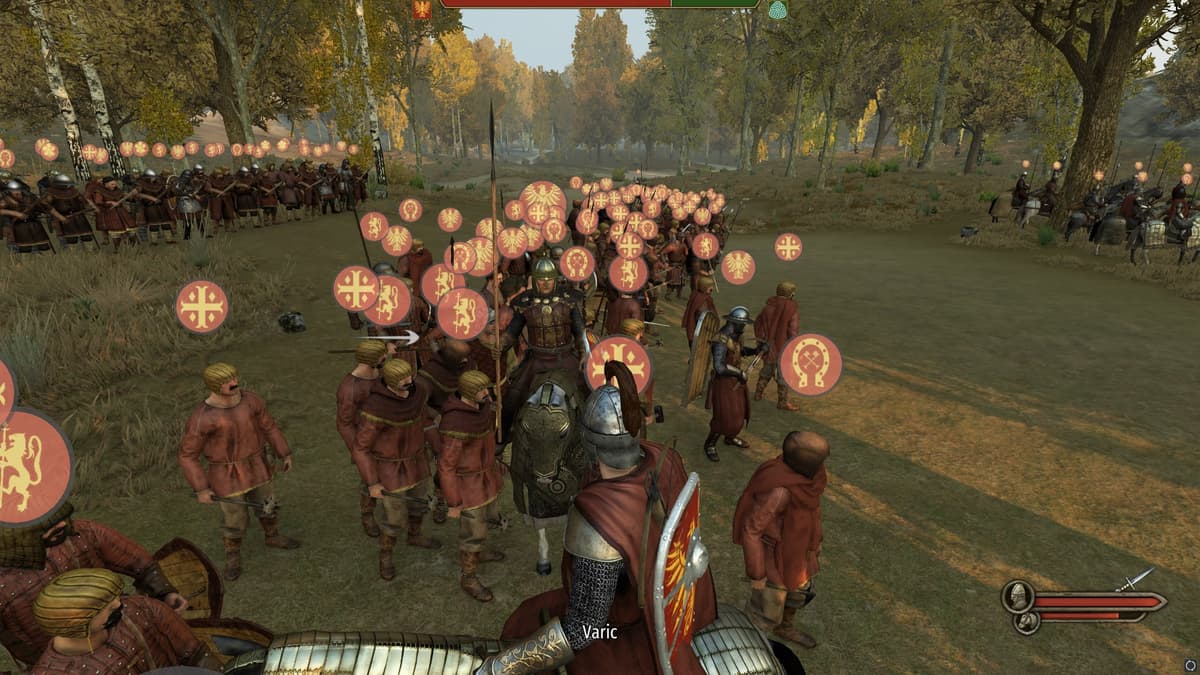Image resolution: width=1200 pixels, height=675 pixels.
Task: Click the horse mount portrait icon
Action: pyautogui.click(x=1026, y=622)
